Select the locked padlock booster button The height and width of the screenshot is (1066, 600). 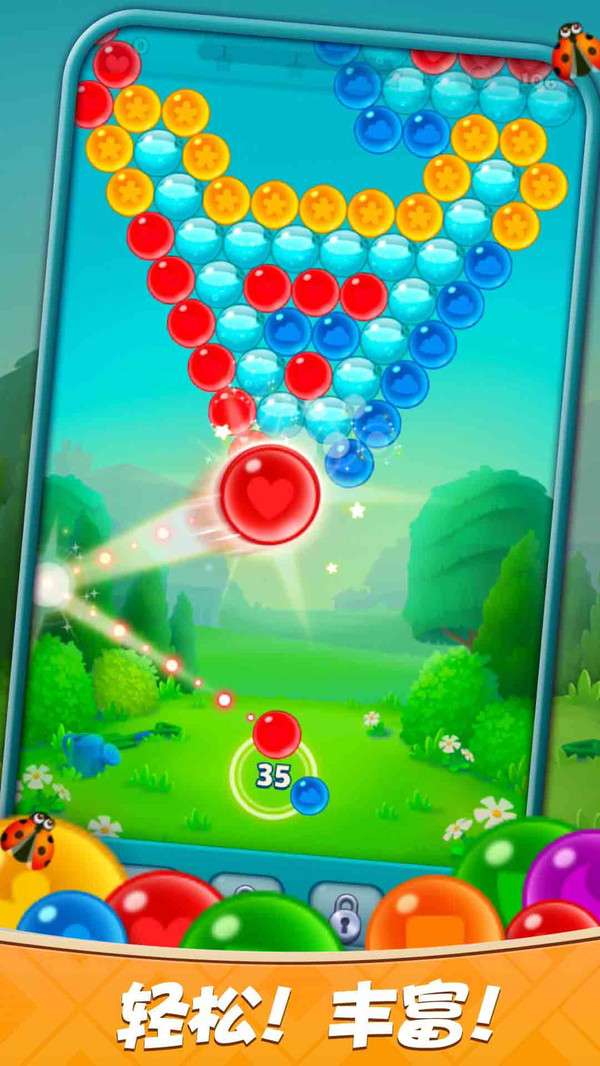click(345, 907)
